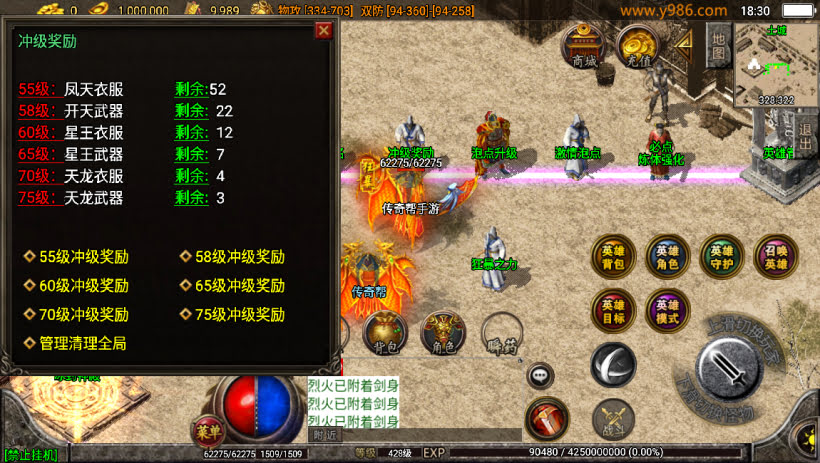The image size is (820, 463).
Task: Activate the 英雄守护 hero guard button
Action: pyautogui.click(x=721, y=257)
